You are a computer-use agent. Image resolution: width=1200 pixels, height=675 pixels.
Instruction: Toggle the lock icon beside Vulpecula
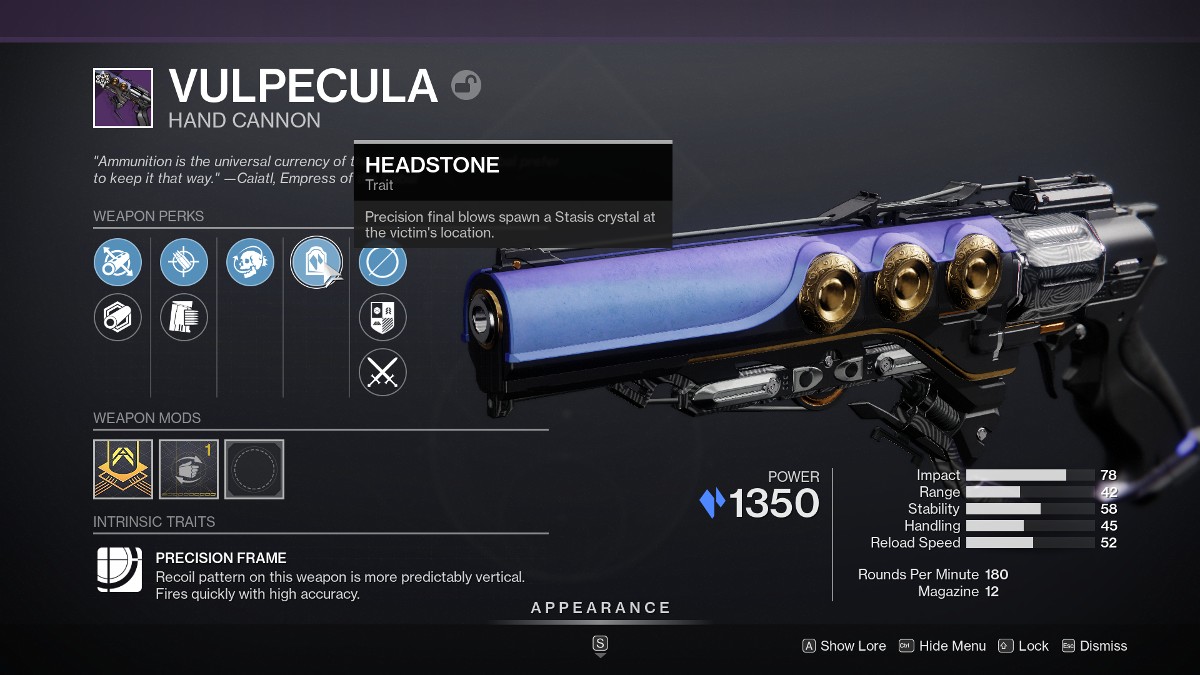(466, 85)
